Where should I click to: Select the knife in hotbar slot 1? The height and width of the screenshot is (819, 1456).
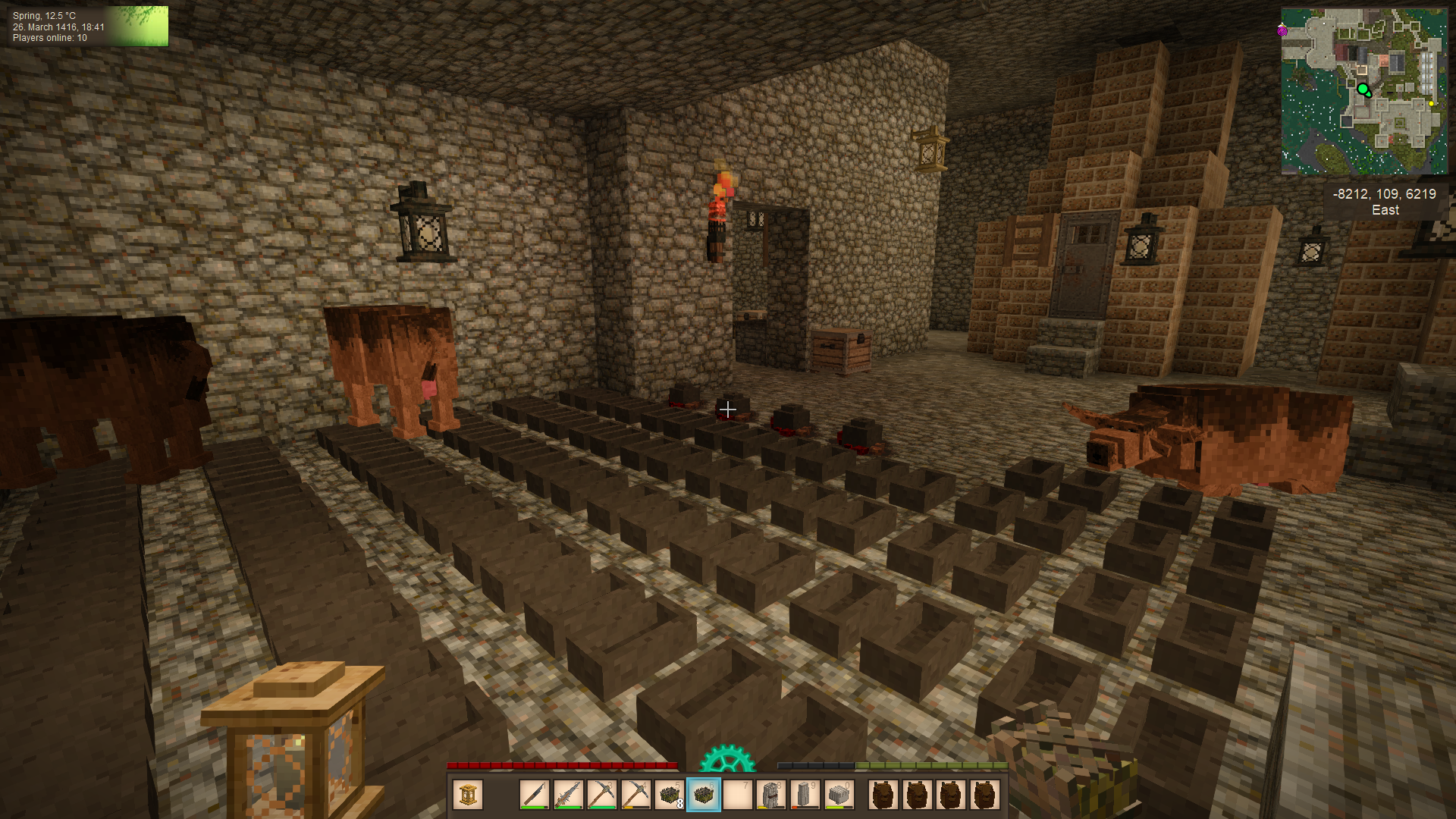coord(535,795)
